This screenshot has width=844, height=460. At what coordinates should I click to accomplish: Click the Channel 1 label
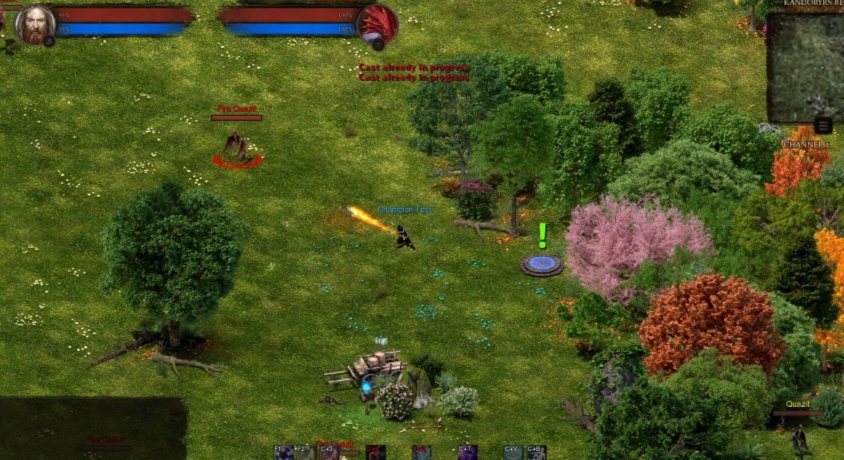[x=805, y=145]
